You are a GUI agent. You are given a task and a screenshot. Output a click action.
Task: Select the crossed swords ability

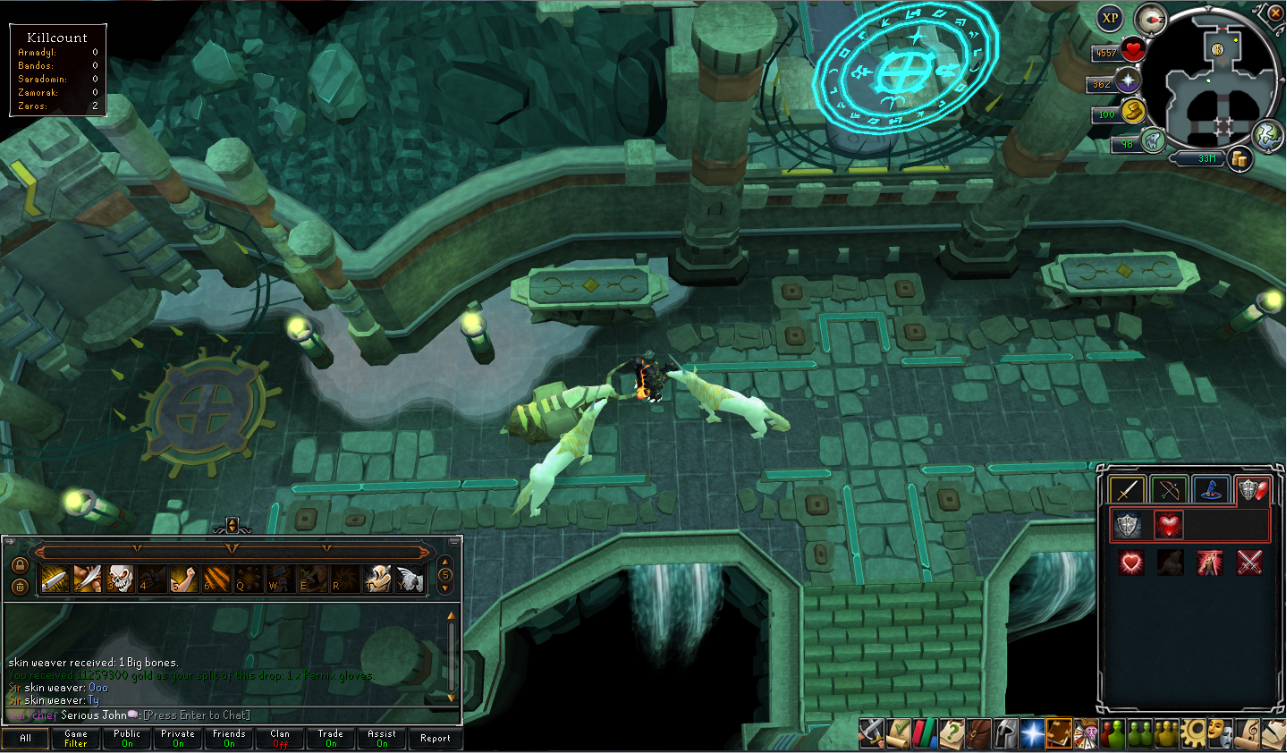pyautogui.click(x=1249, y=563)
